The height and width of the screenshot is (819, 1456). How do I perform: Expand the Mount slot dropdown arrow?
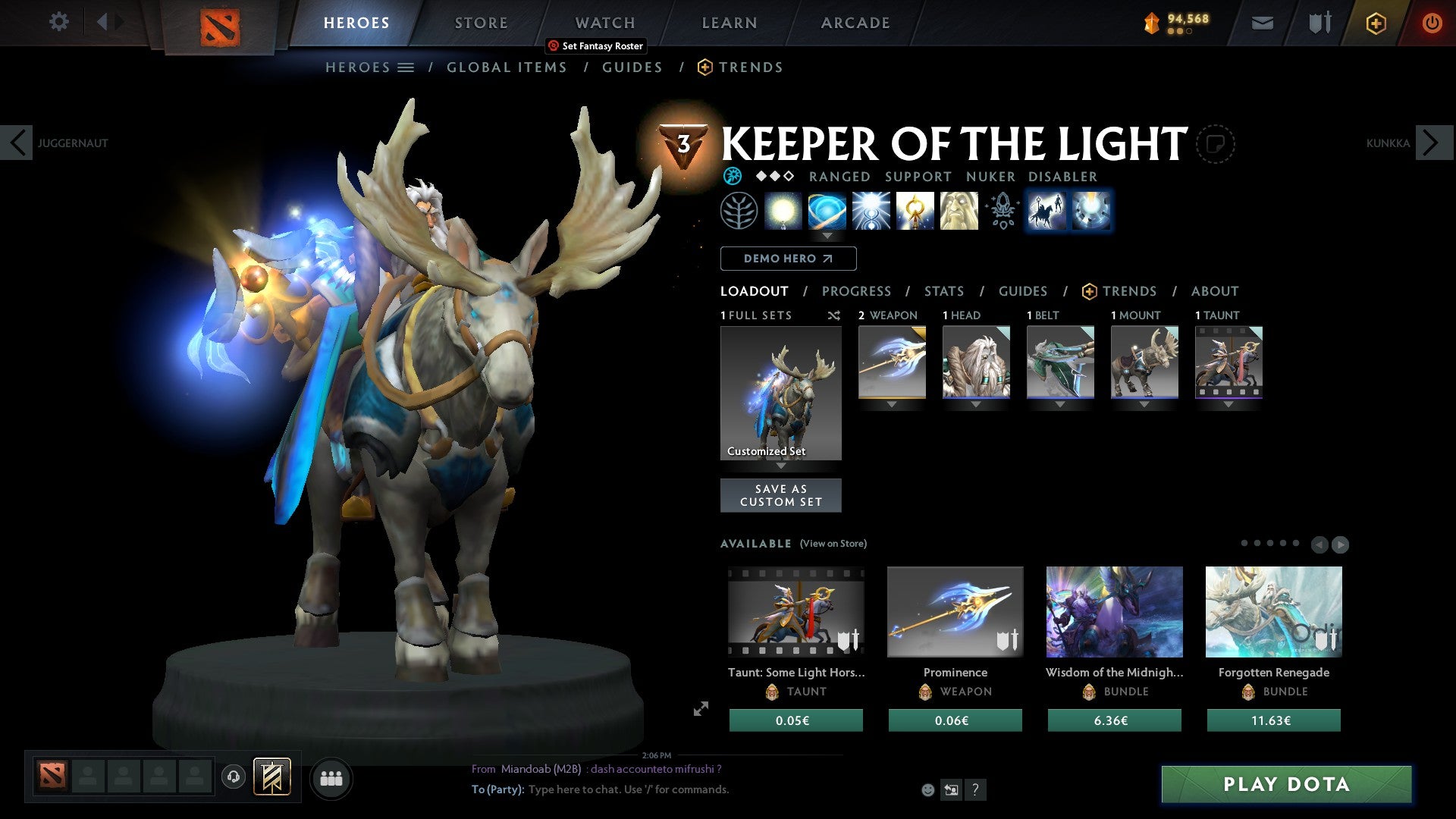point(1144,404)
